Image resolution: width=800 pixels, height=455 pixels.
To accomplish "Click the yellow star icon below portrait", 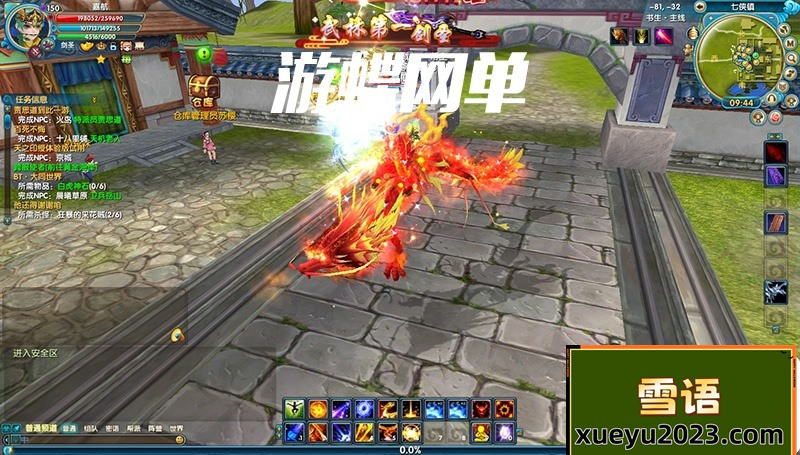I will (101, 59).
